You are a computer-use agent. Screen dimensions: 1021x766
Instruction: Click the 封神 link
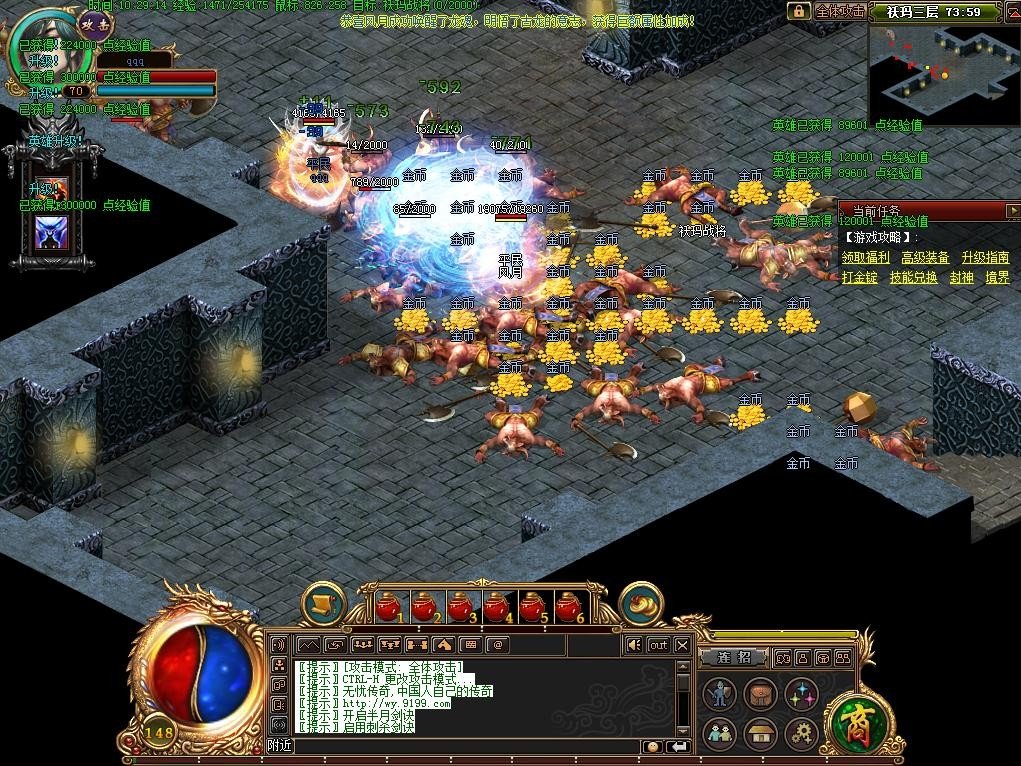962,277
